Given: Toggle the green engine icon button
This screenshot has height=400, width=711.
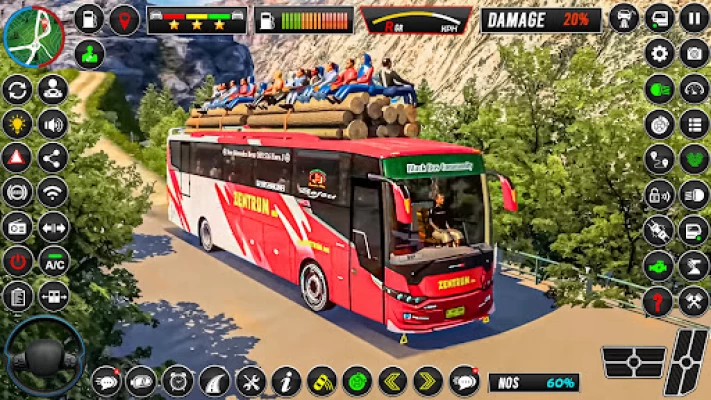Looking at the screenshot, I should [x=658, y=266].
